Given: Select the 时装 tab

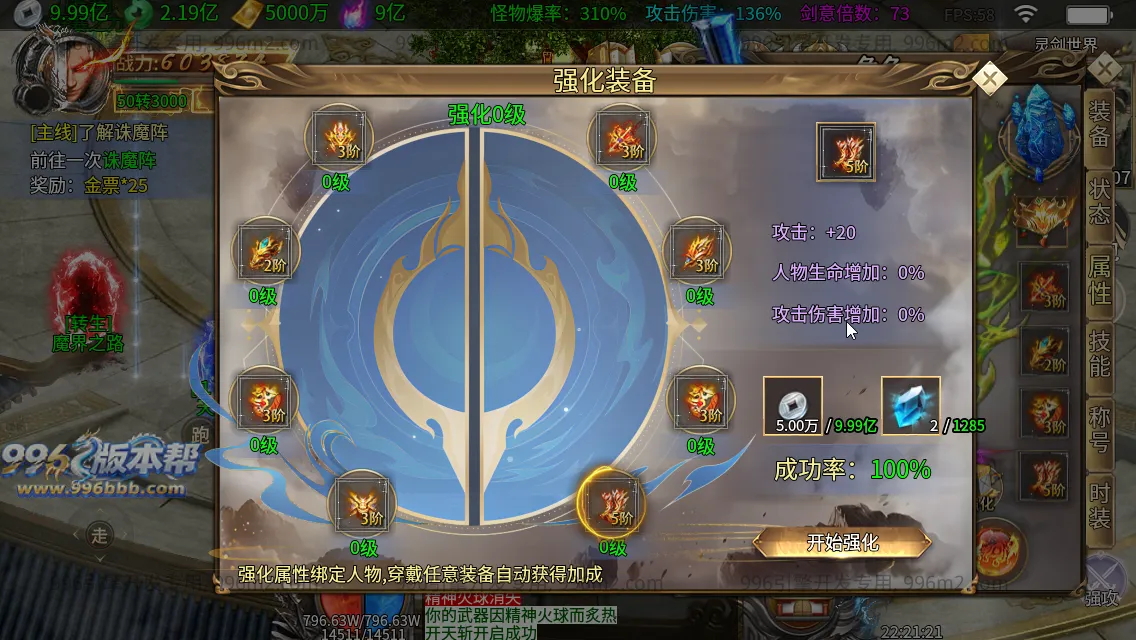Looking at the screenshot, I should click(x=1100, y=505).
